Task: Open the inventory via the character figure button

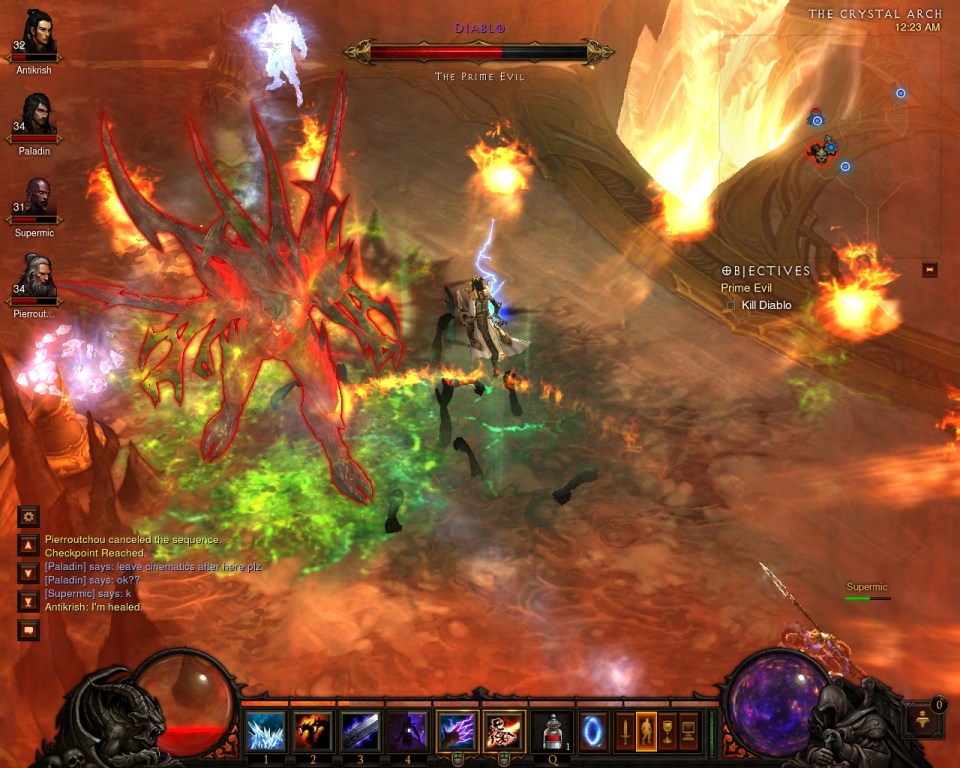Action: click(x=647, y=730)
